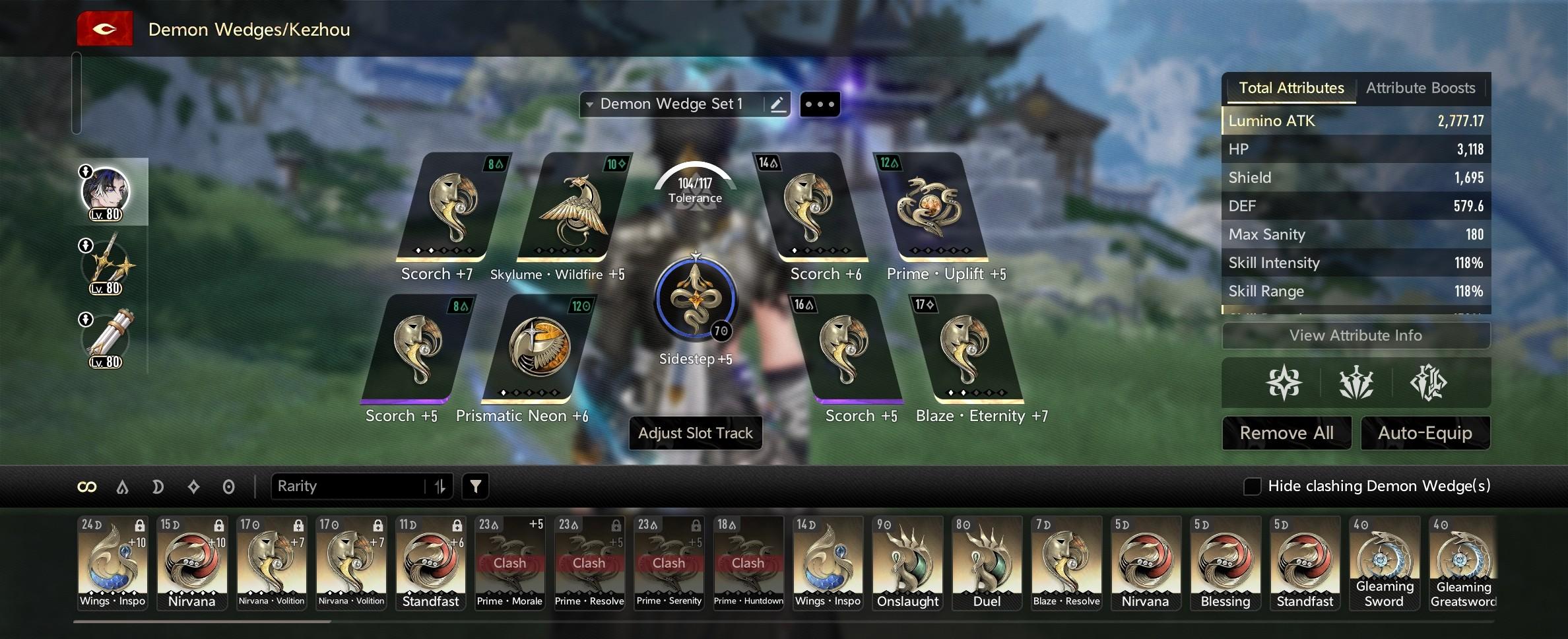Open the three-dots options menu
The width and height of the screenshot is (1568, 639).
click(x=820, y=104)
